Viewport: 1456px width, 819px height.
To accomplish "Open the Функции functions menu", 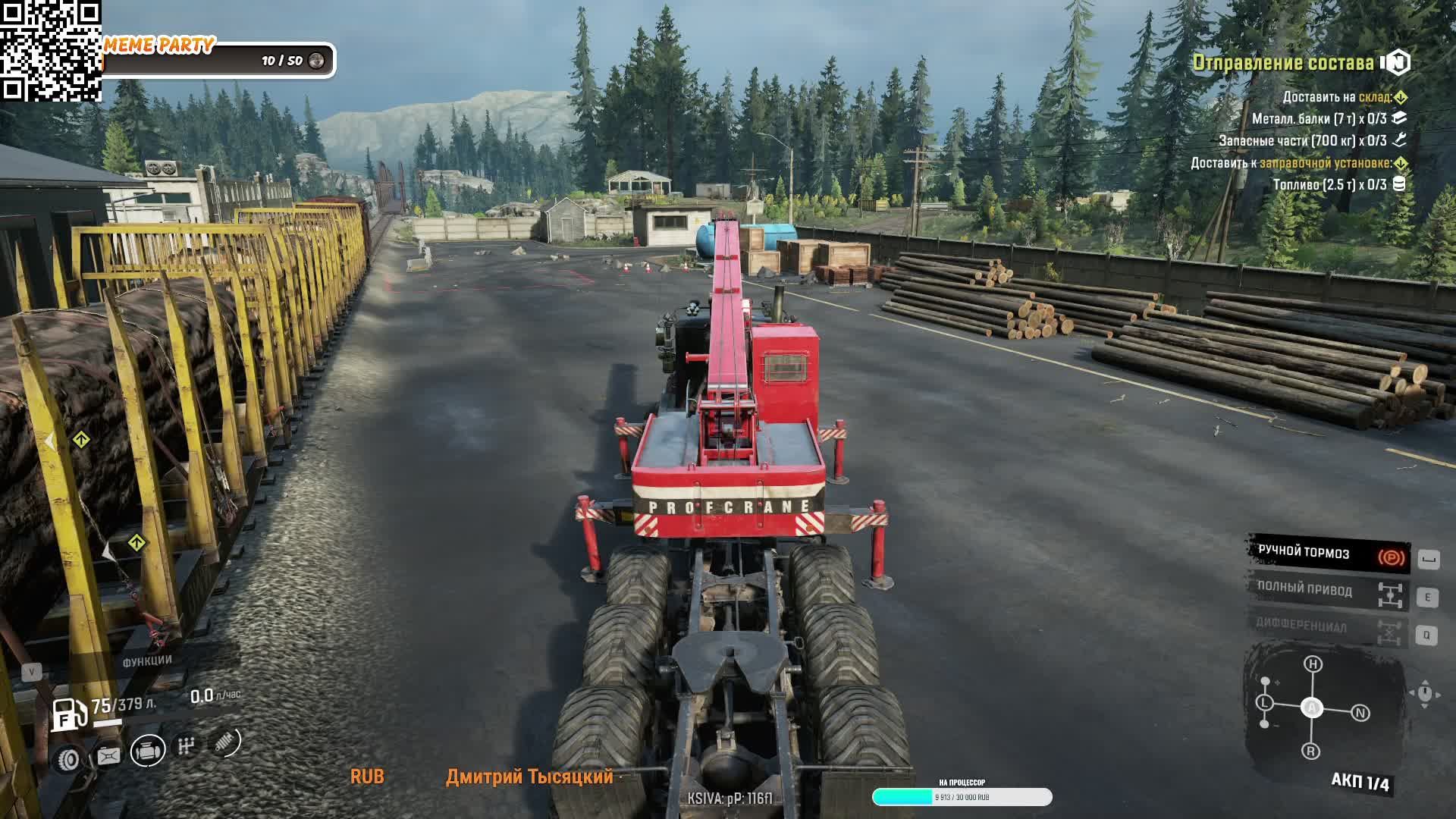I will pyautogui.click(x=146, y=661).
